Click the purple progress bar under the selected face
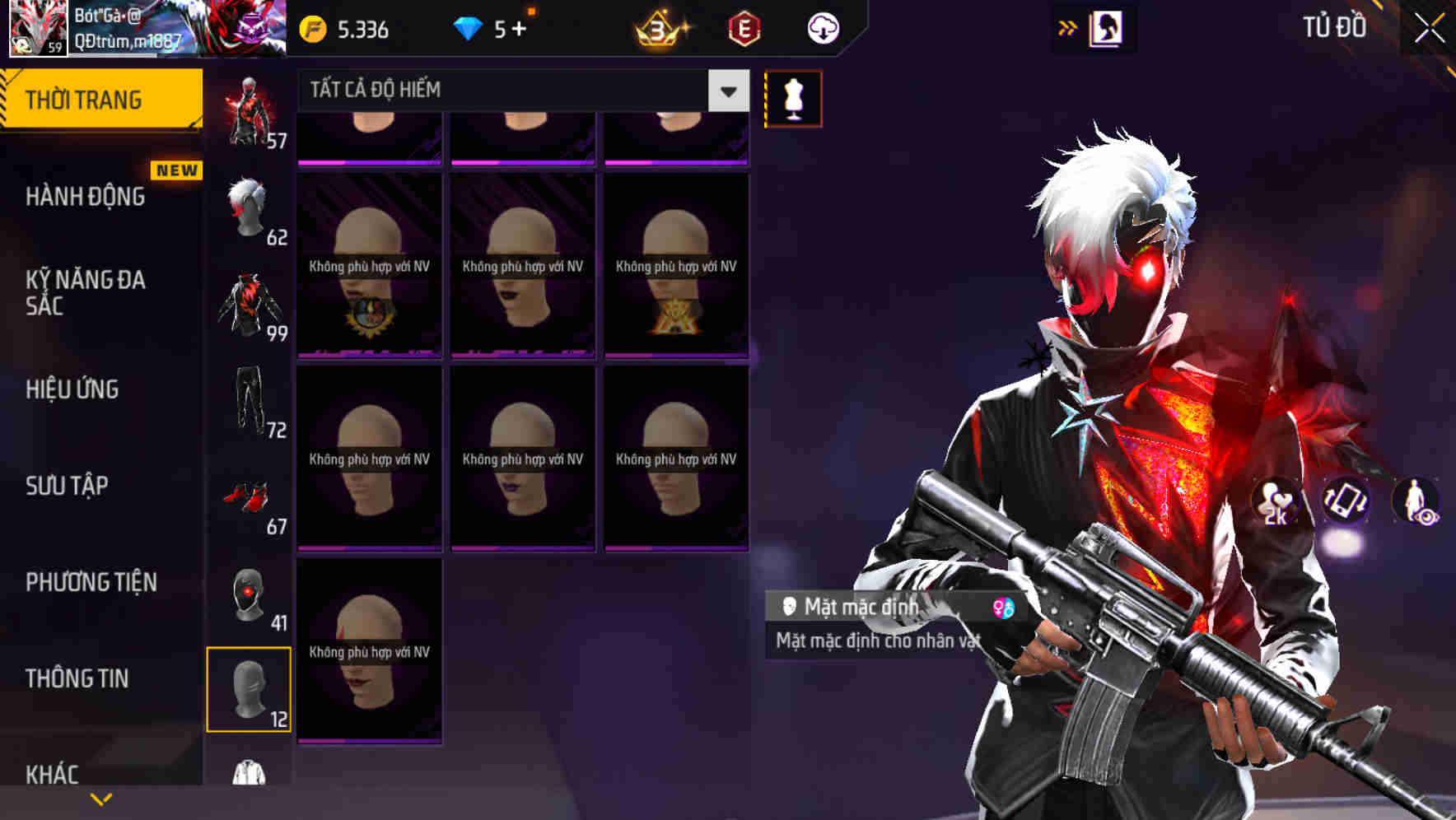This screenshot has height=820, width=1456. click(370, 739)
